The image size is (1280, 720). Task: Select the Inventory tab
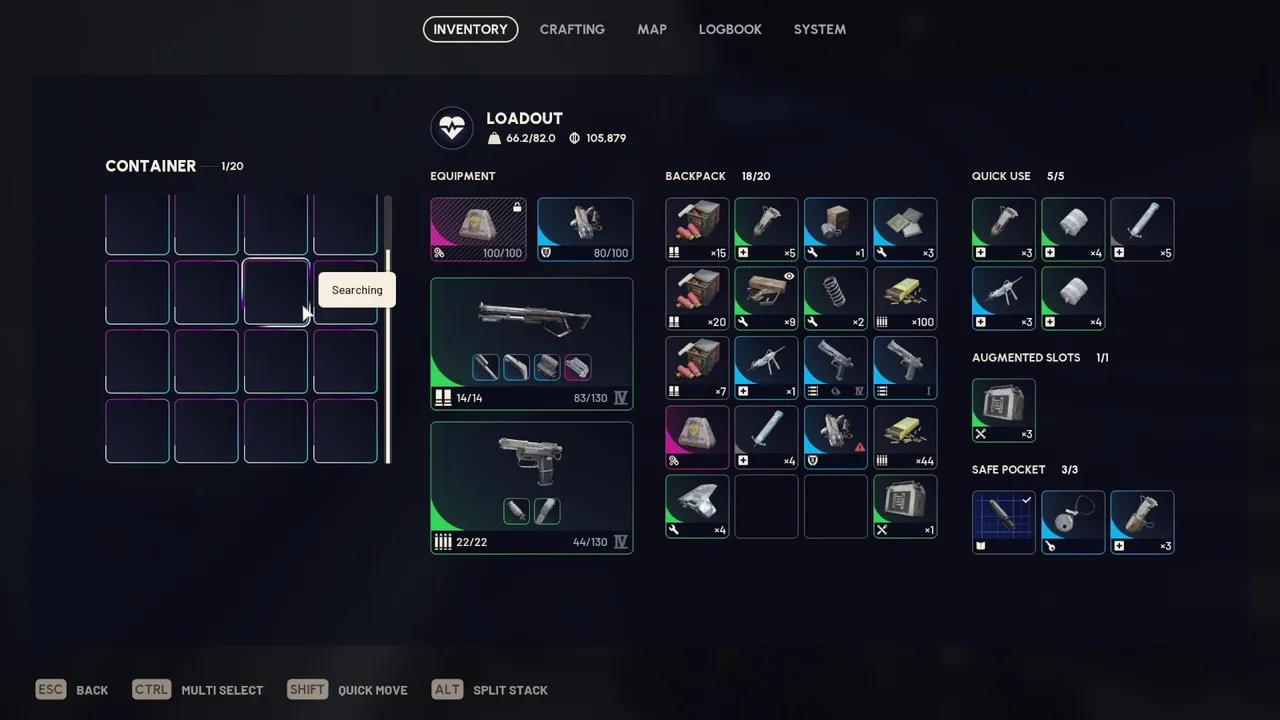[x=470, y=29]
